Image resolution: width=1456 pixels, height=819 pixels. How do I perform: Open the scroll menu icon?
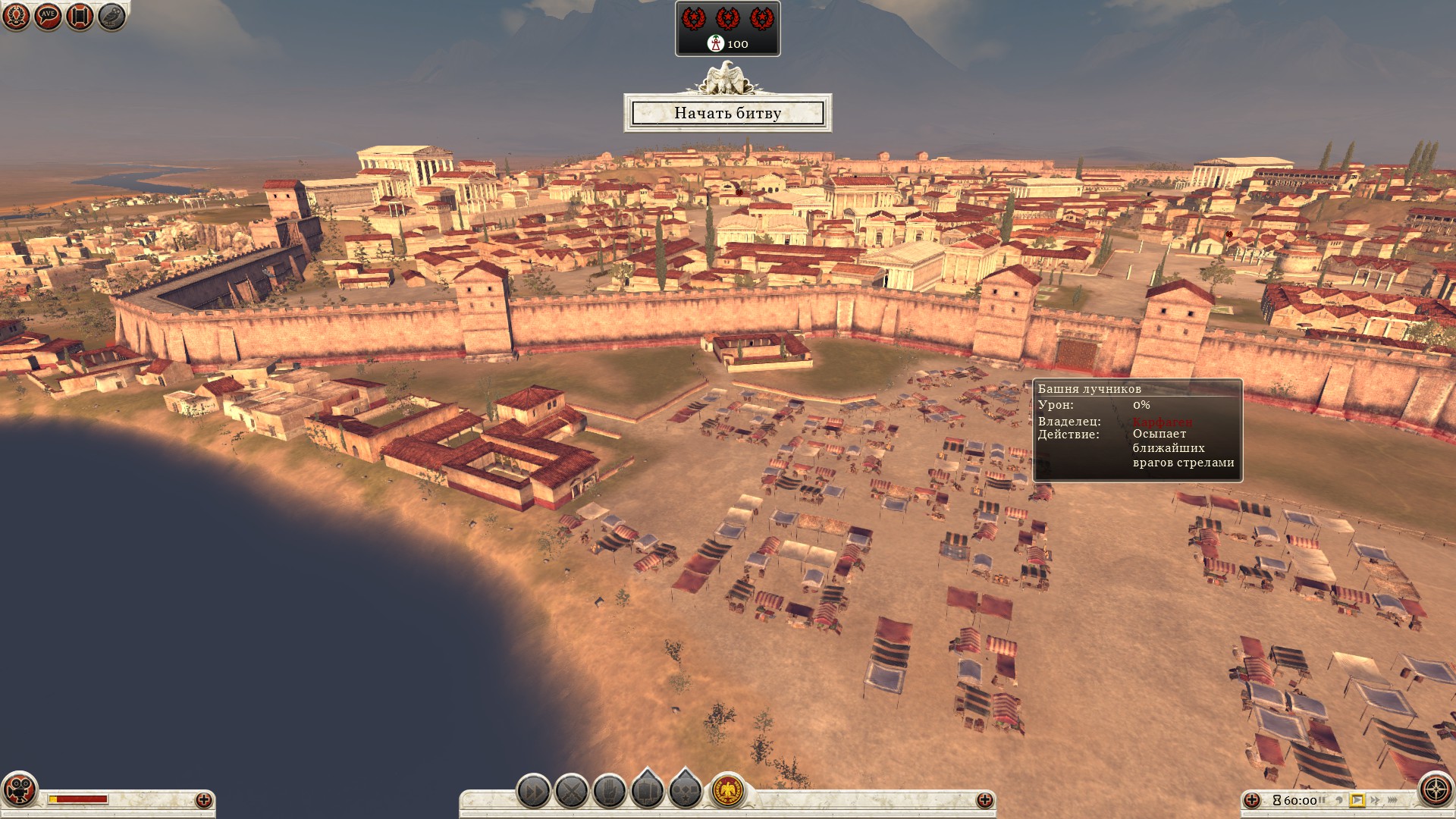tap(80, 16)
